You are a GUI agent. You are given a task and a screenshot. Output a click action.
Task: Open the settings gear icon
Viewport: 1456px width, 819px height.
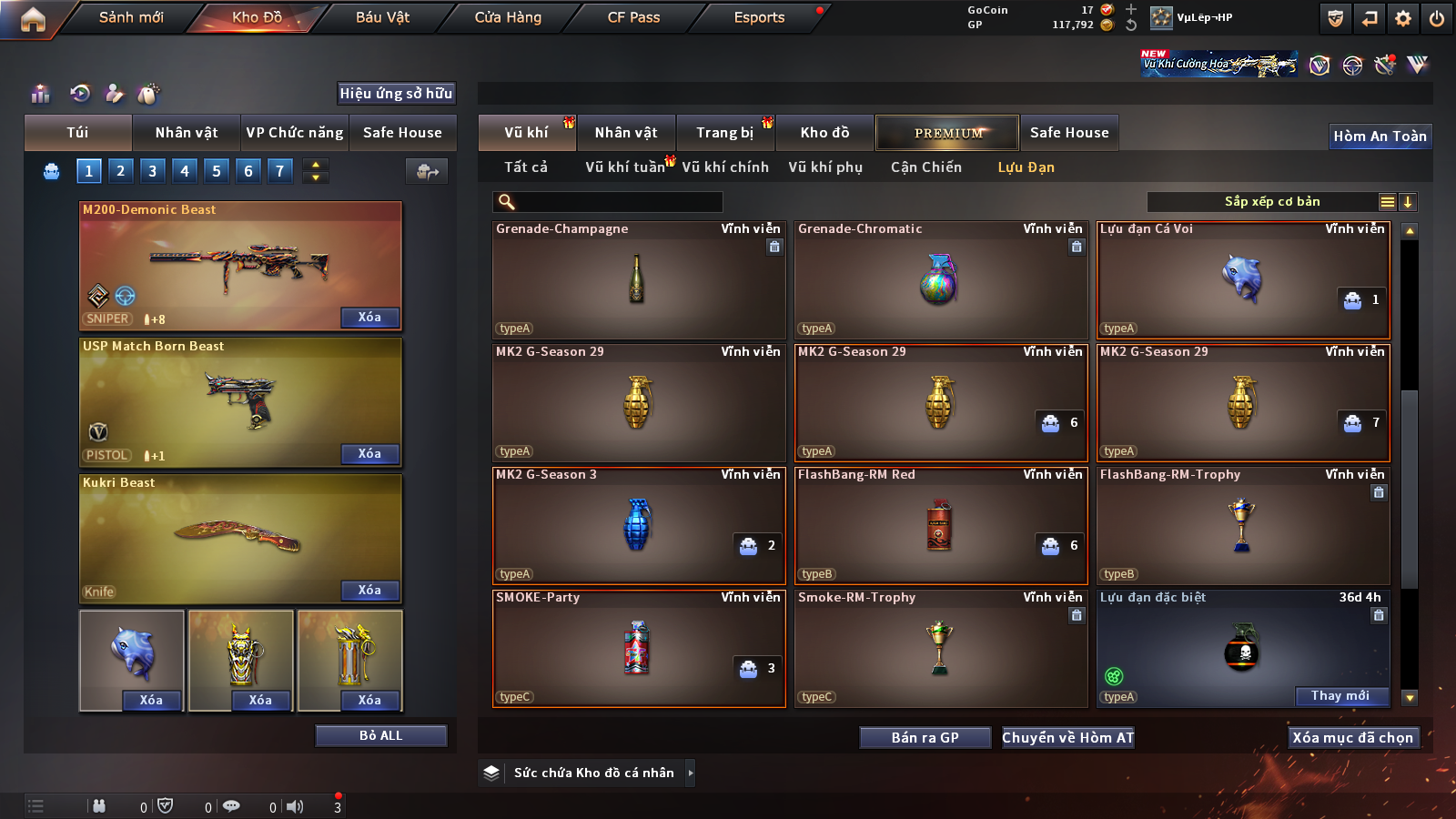coord(1403,18)
